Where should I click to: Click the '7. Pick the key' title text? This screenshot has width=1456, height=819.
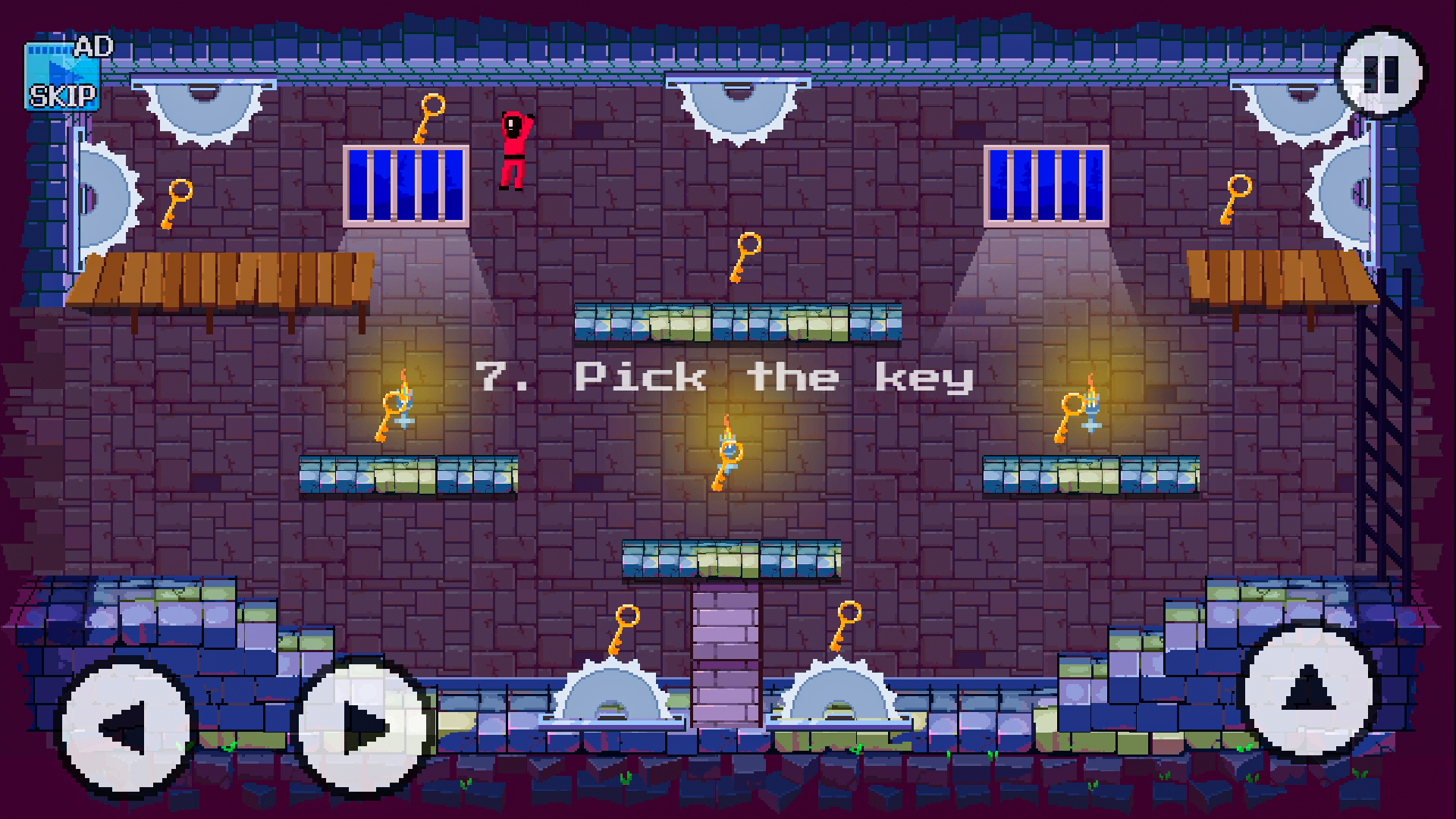[x=724, y=377]
